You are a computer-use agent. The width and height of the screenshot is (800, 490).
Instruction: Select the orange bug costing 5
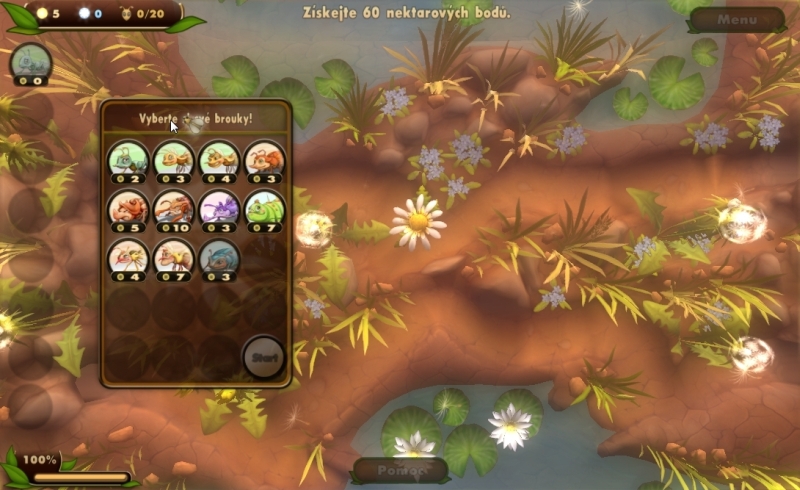click(x=127, y=209)
